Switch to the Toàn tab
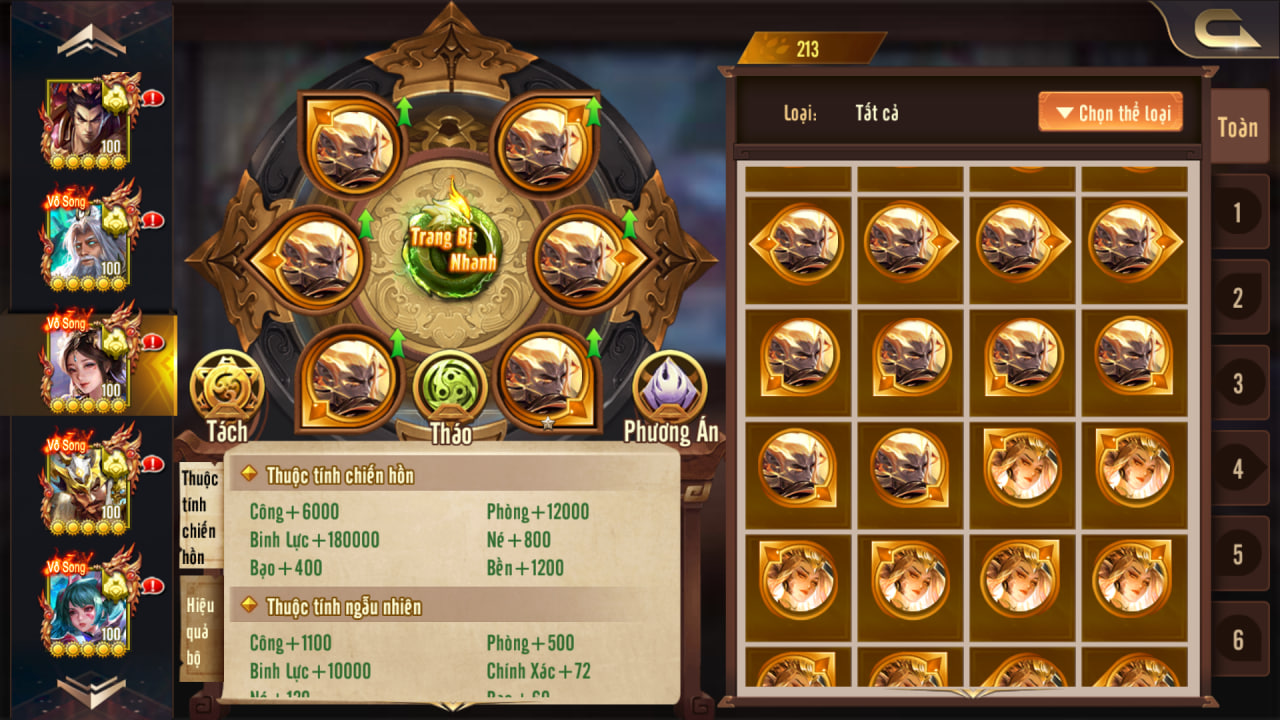The height and width of the screenshot is (720, 1280). pos(1238,127)
